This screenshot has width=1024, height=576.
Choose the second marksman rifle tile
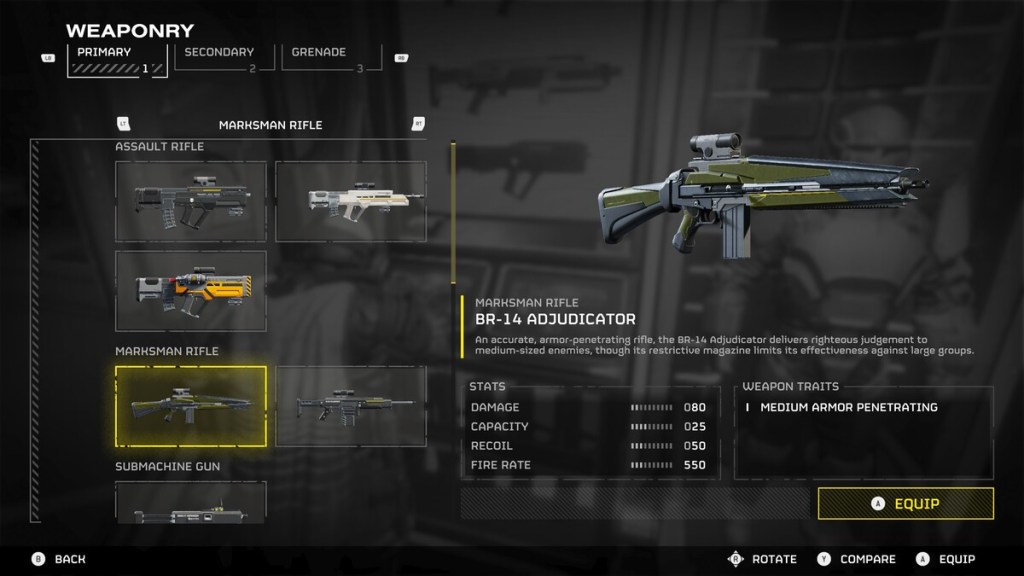(350, 405)
